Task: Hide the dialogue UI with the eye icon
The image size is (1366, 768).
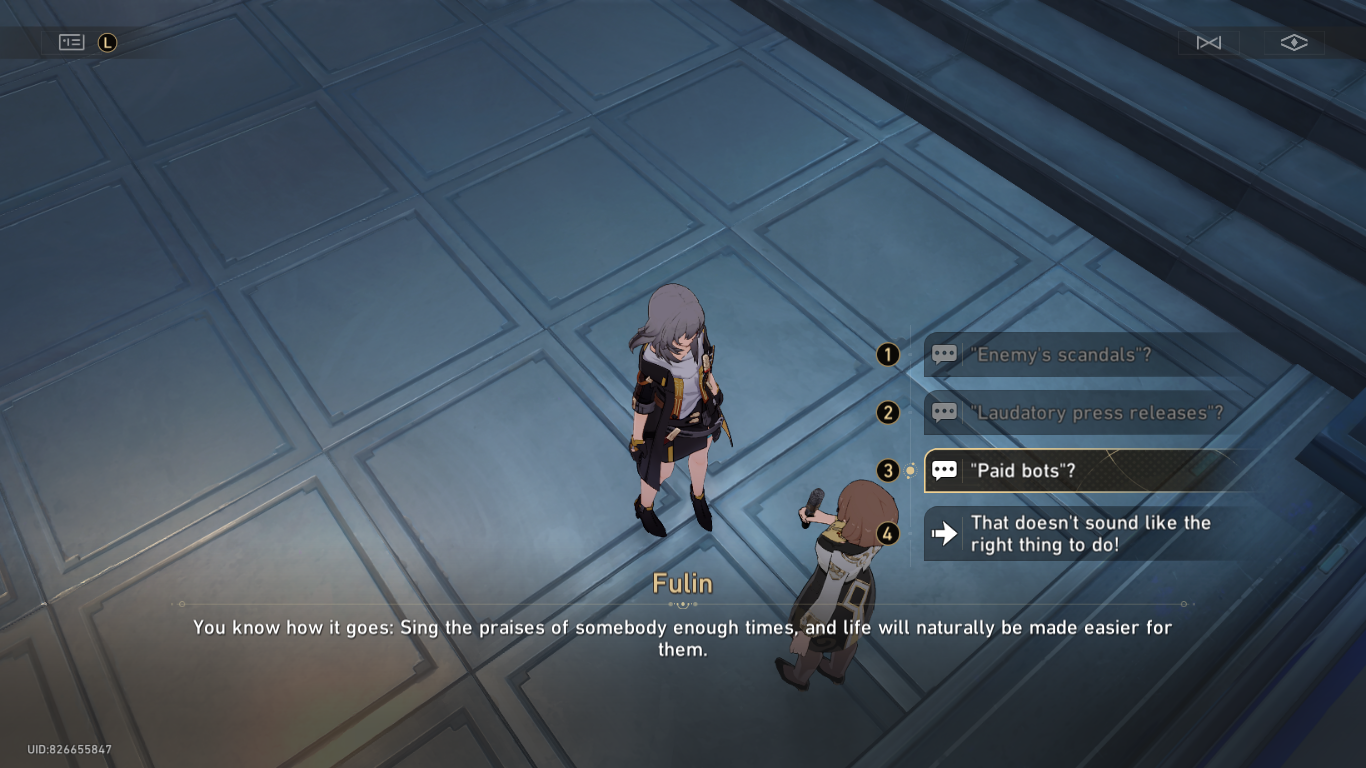Action: (1294, 43)
